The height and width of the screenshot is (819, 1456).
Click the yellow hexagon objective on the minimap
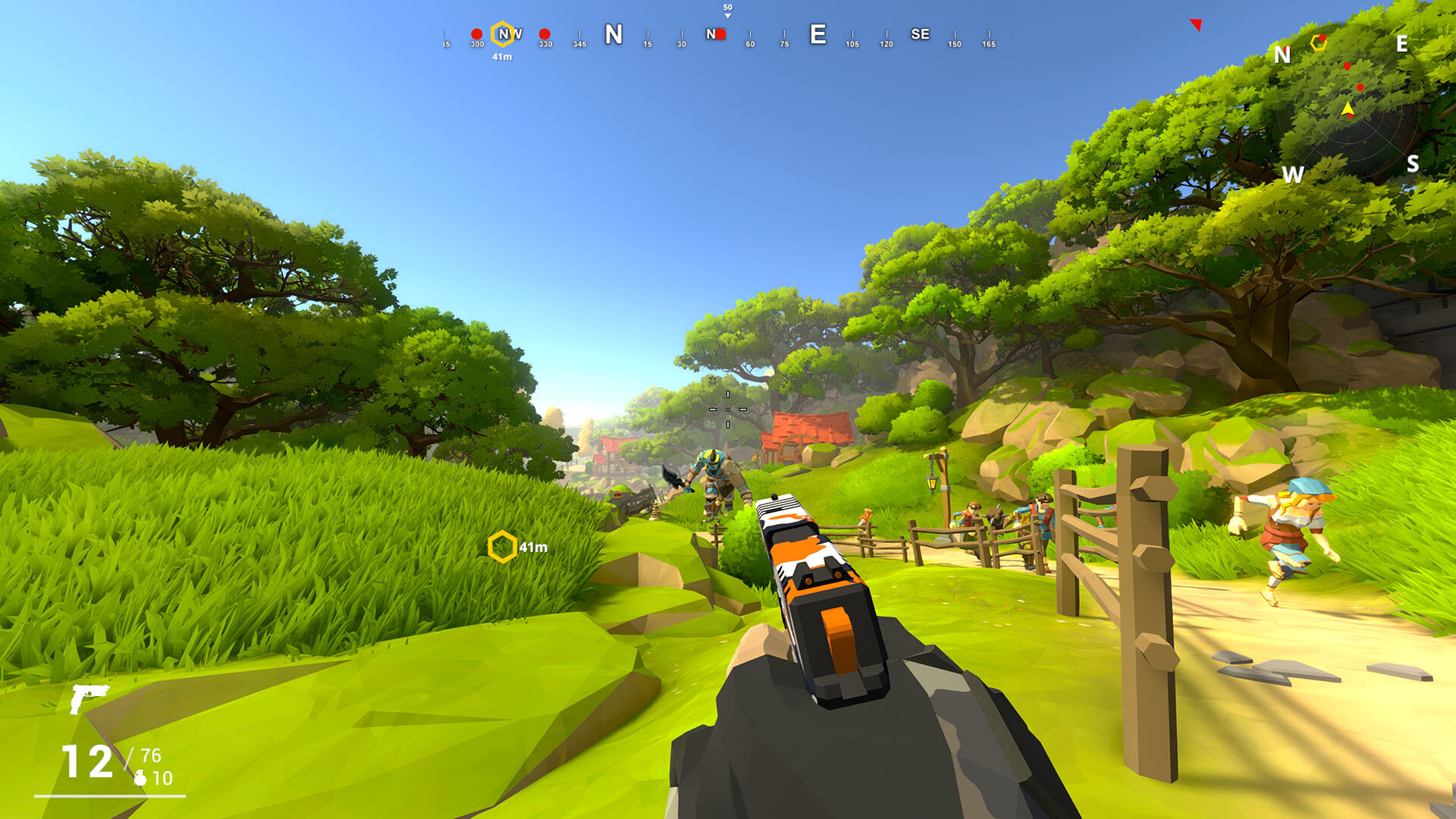pyautogui.click(x=1319, y=42)
